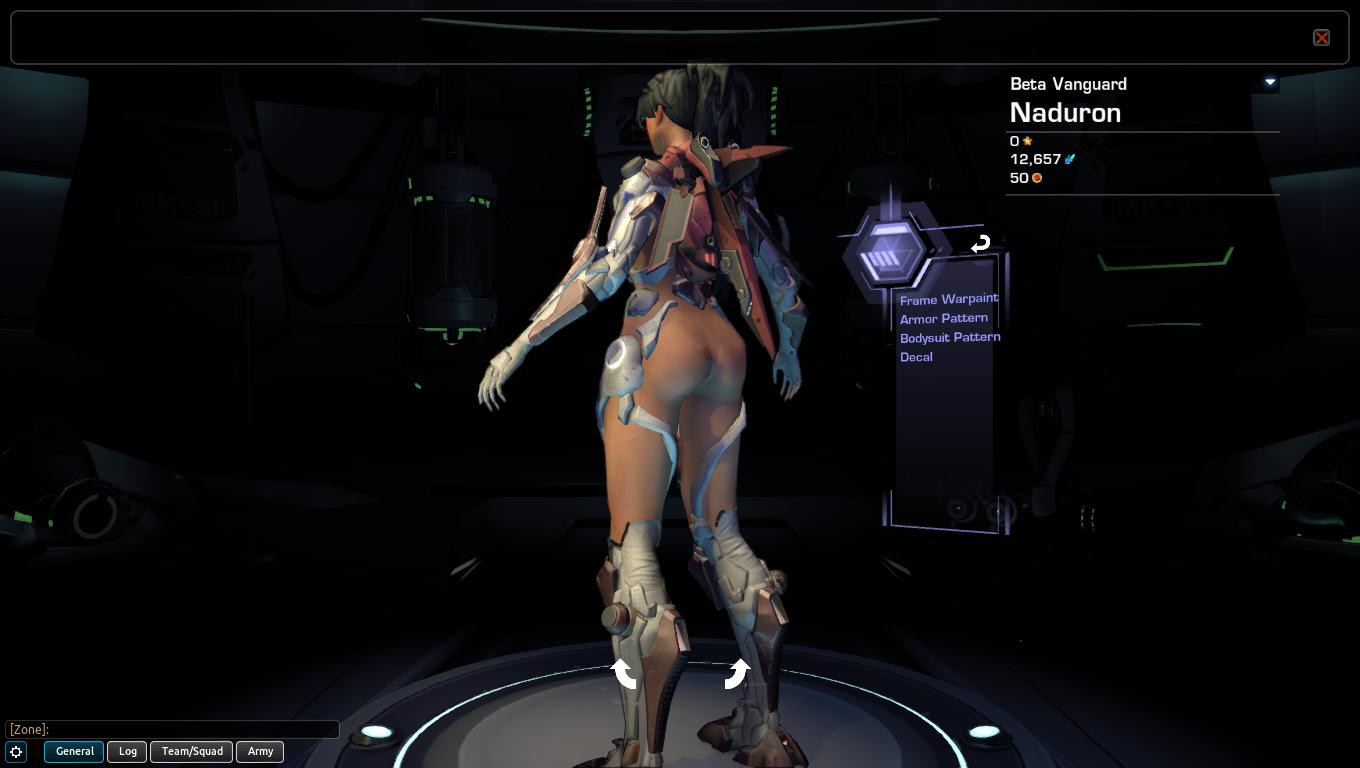The image size is (1360, 768).
Task: Switch to the General chat tab
Action: click(74, 751)
